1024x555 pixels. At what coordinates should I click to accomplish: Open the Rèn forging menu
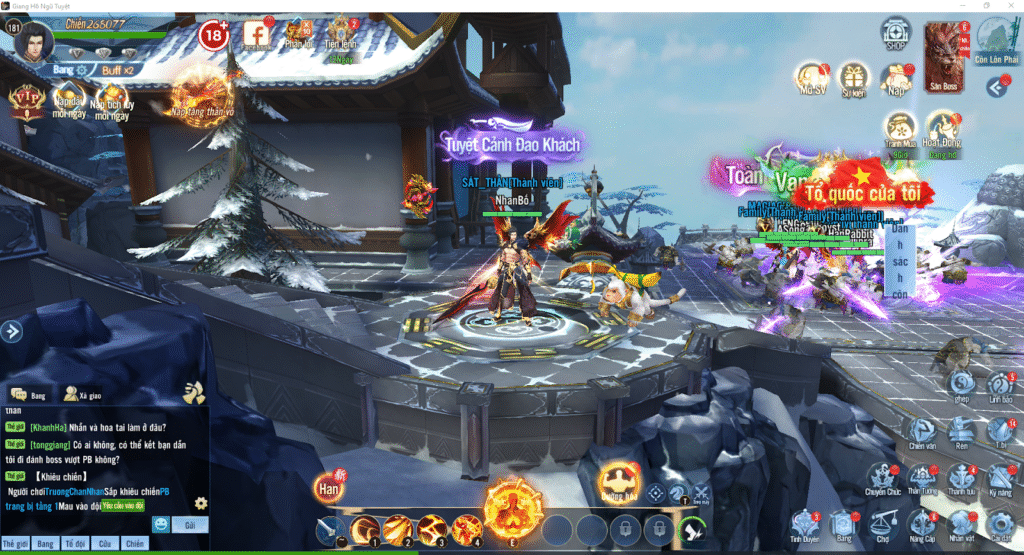click(961, 433)
